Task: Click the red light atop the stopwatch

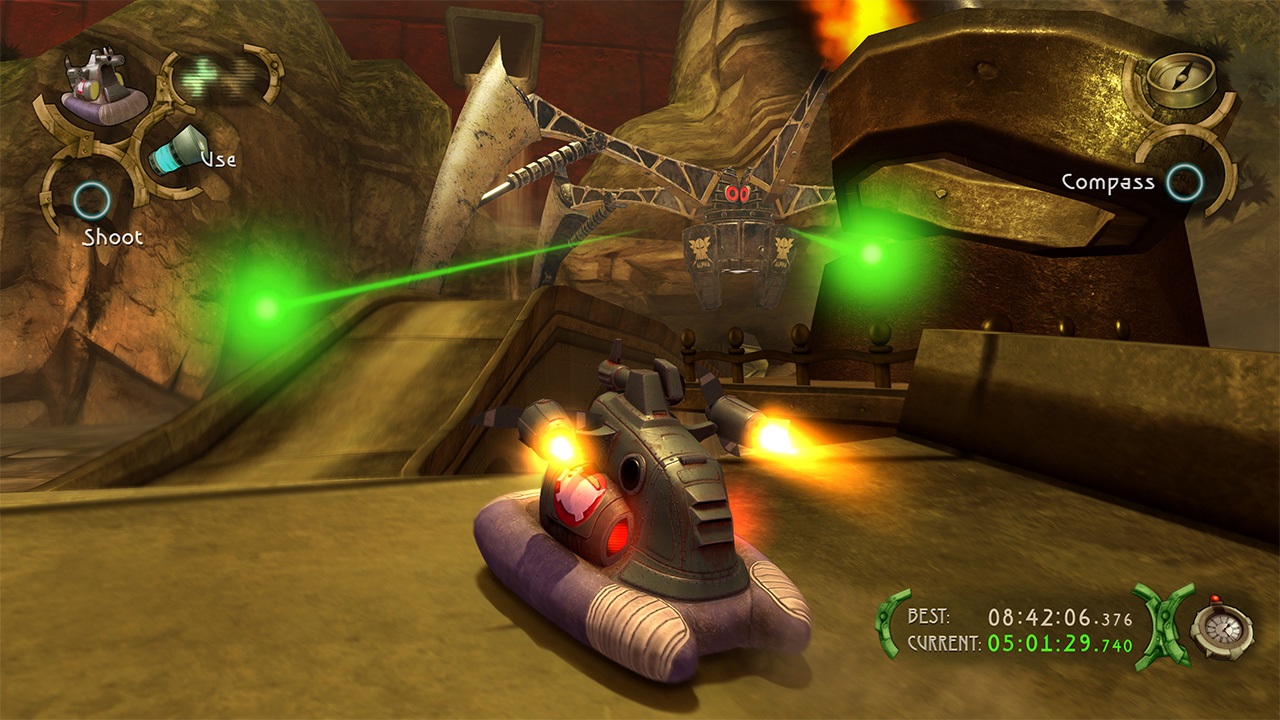Action: point(1214,600)
